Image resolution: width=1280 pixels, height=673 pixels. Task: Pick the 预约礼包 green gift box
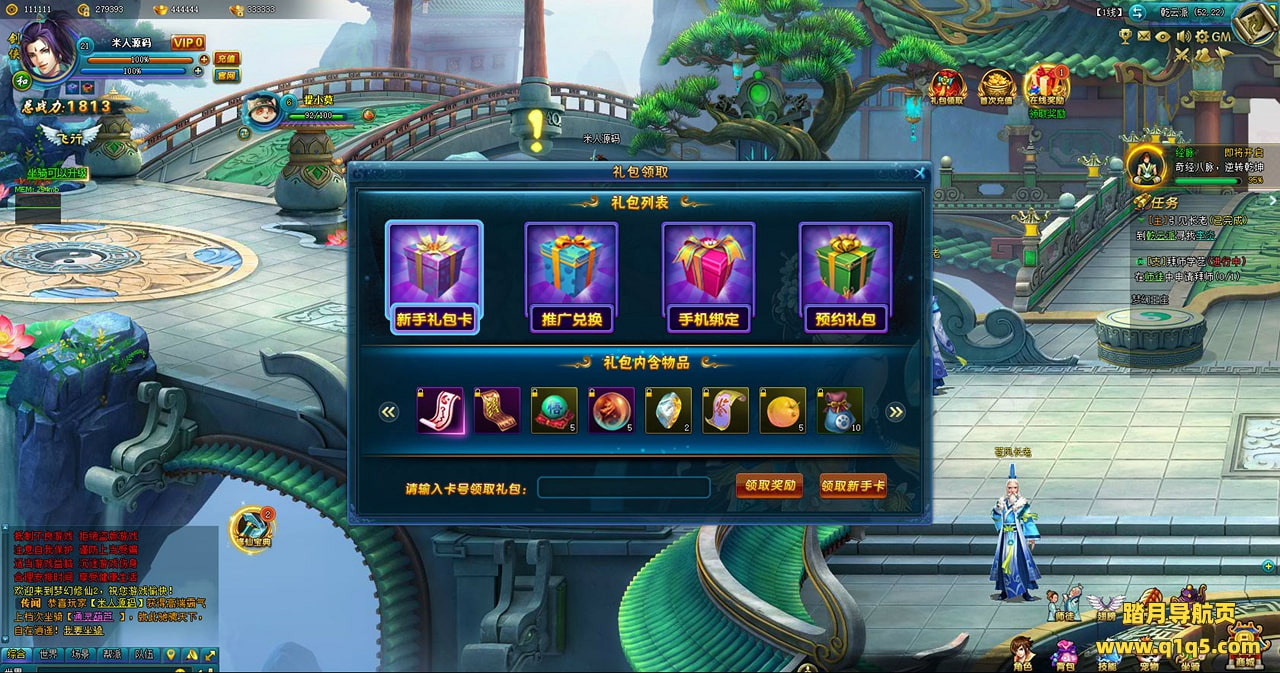point(845,277)
